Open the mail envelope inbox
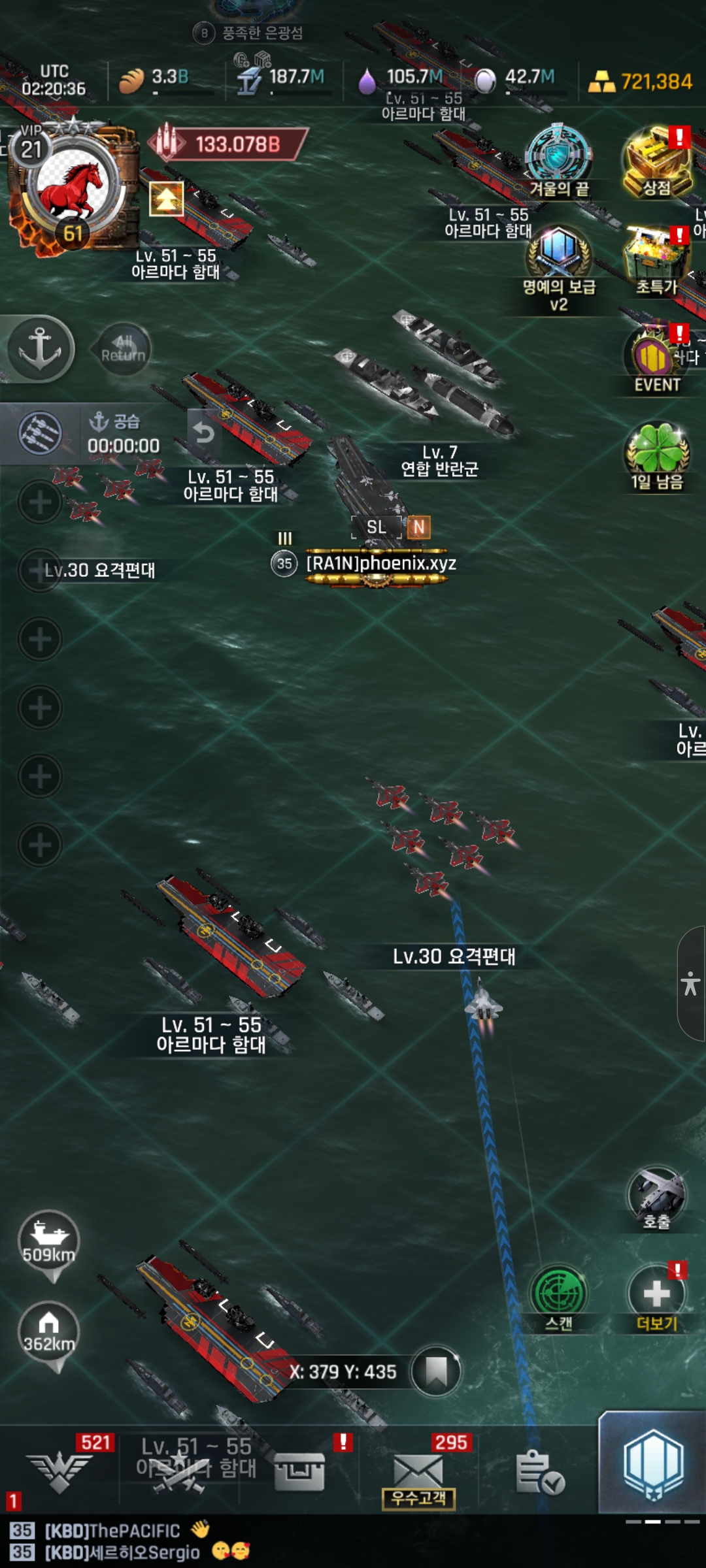 pyautogui.click(x=418, y=1470)
